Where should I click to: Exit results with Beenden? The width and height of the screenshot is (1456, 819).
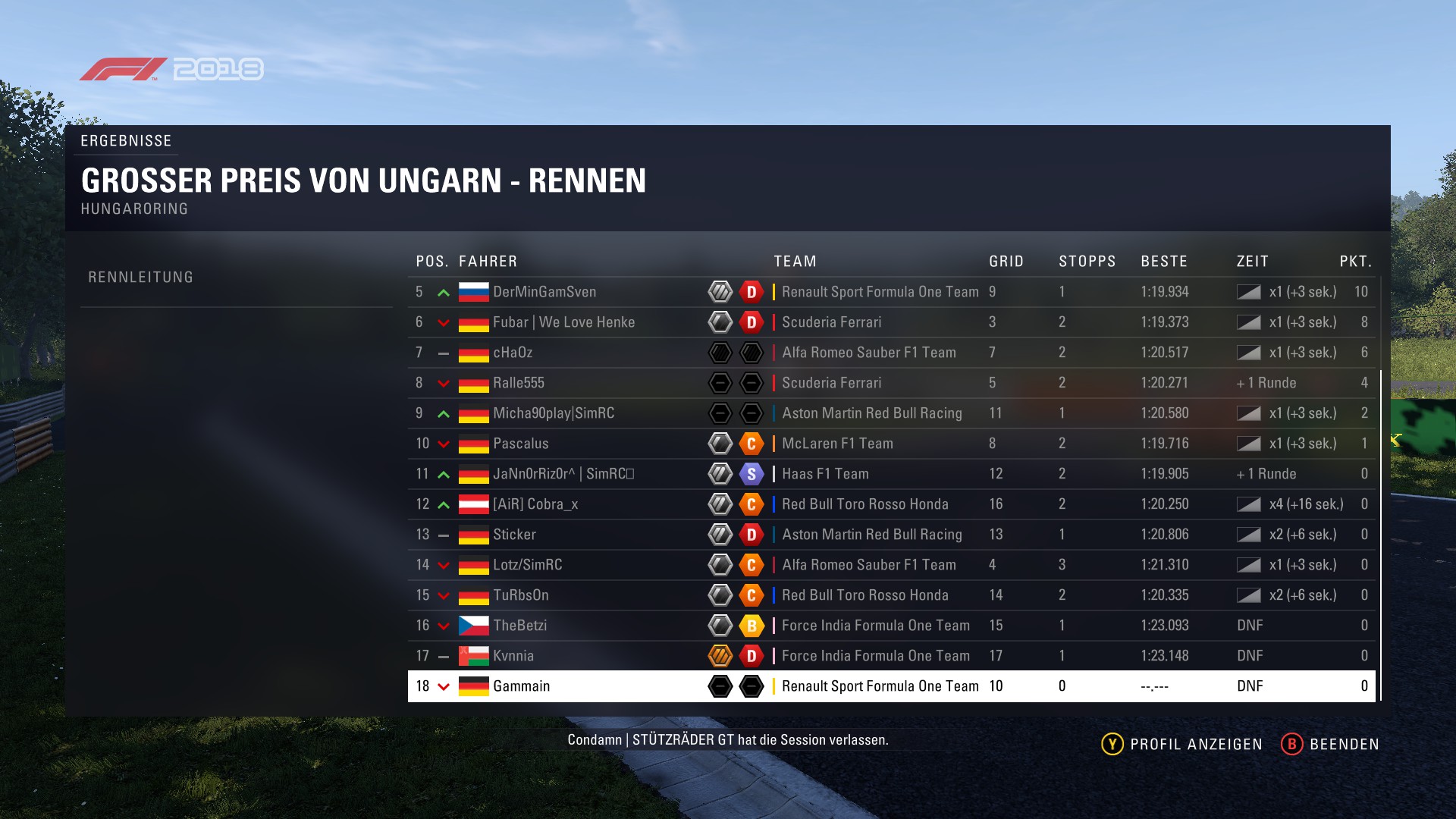(x=1330, y=744)
